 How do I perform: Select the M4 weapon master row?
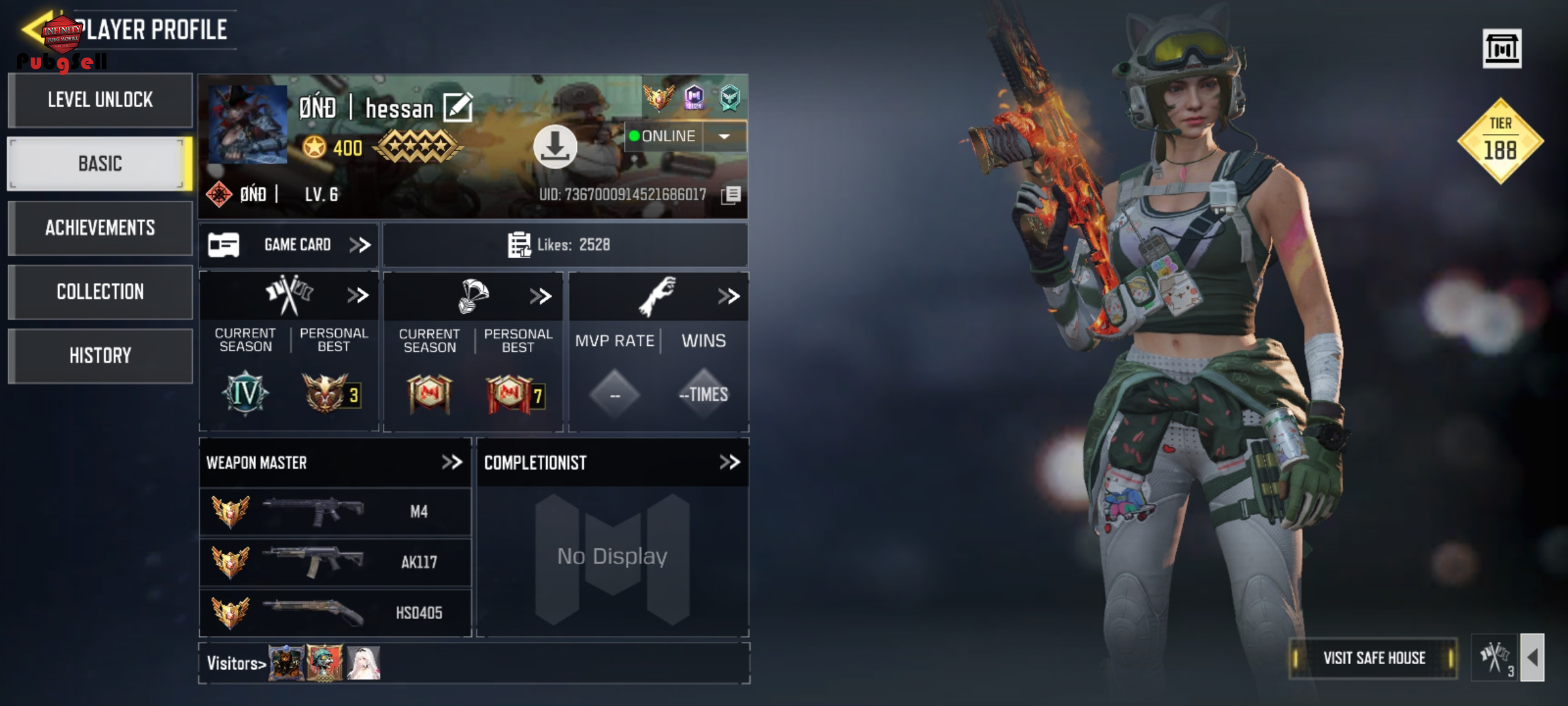(x=335, y=512)
